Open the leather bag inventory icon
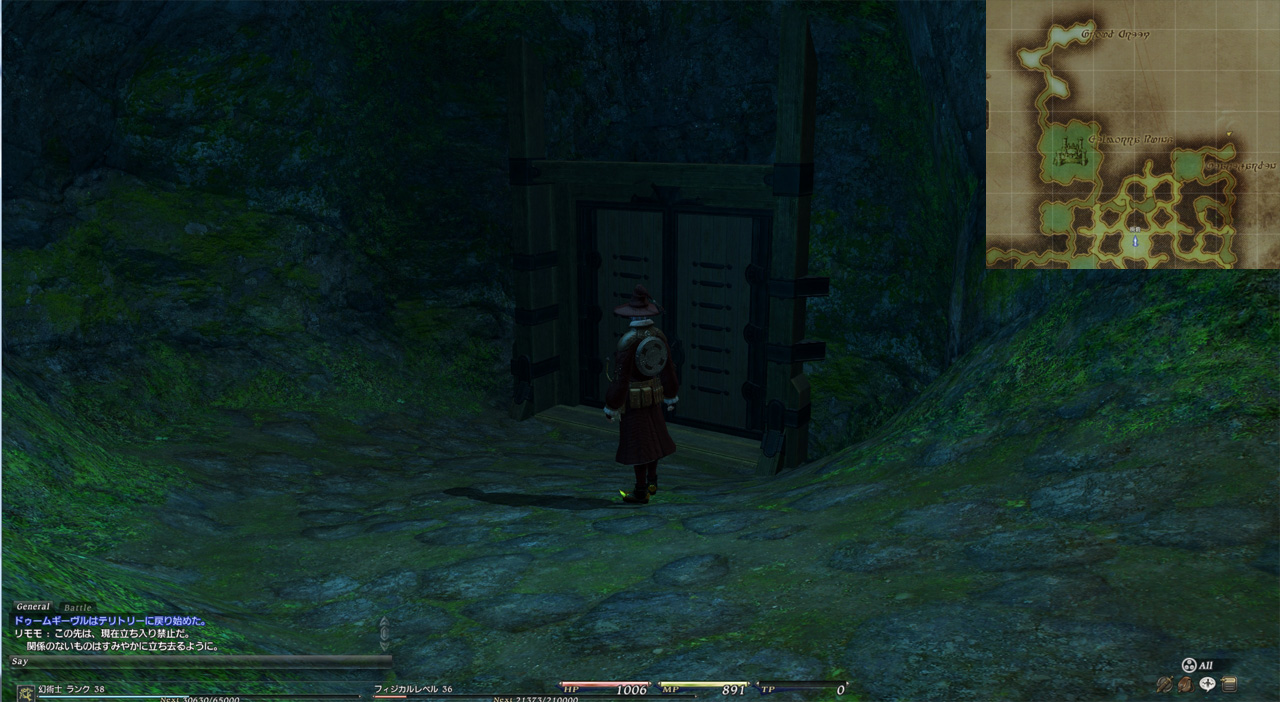Image resolution: width=1280 pixels, height=702 pixels. [x=1185, y=685]
